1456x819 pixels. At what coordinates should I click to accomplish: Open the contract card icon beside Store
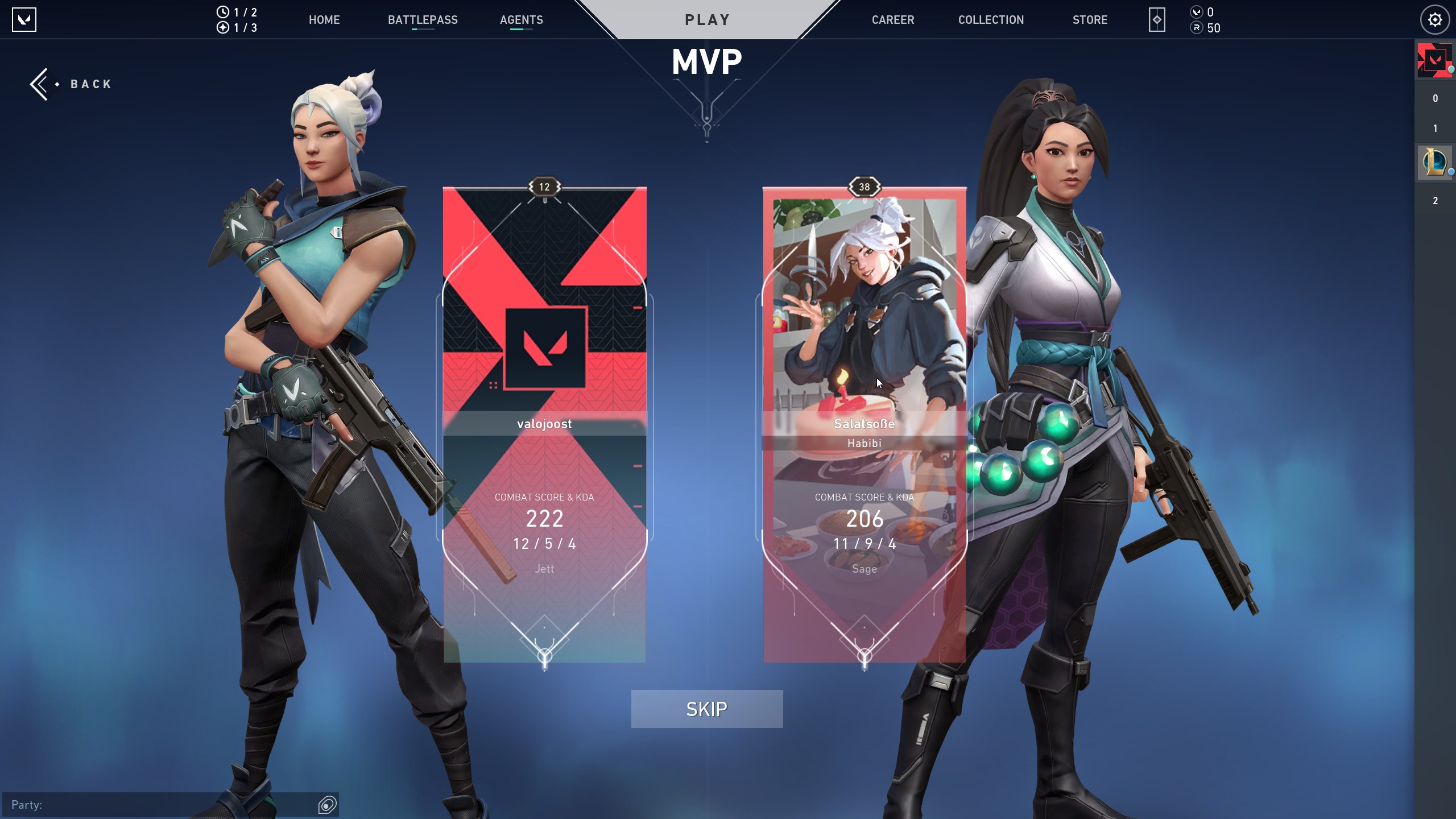click(x=1156, y=20)
